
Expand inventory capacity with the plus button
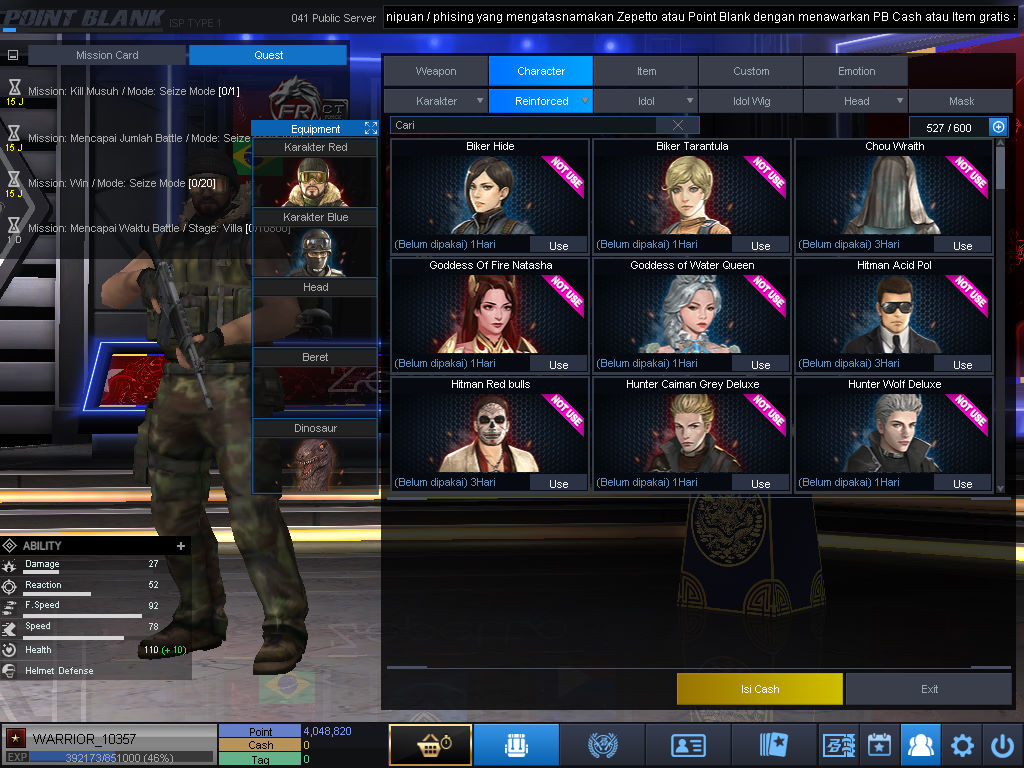tap(997, 127)
